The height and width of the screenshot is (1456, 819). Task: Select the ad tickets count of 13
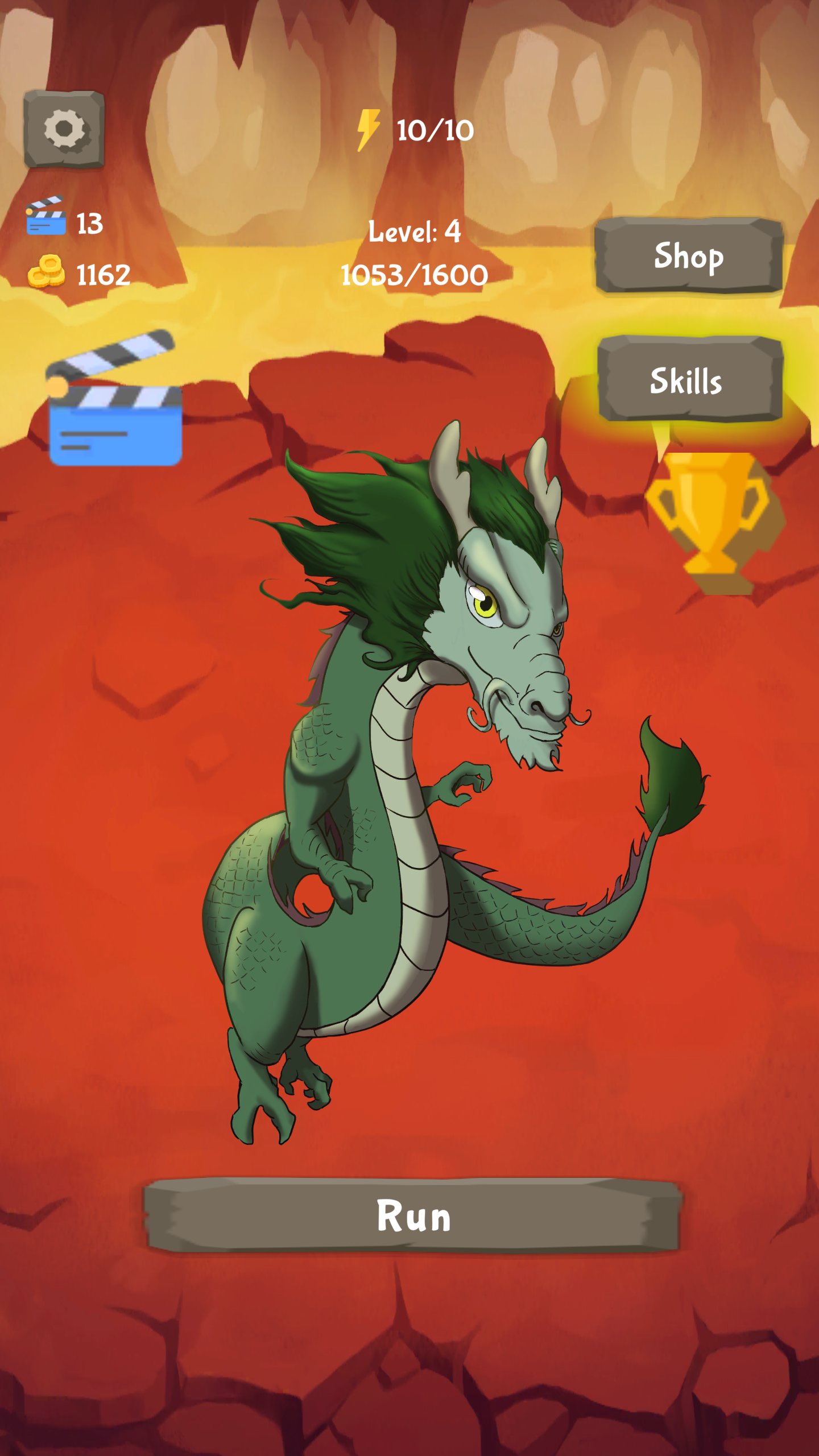click(91, 224)
